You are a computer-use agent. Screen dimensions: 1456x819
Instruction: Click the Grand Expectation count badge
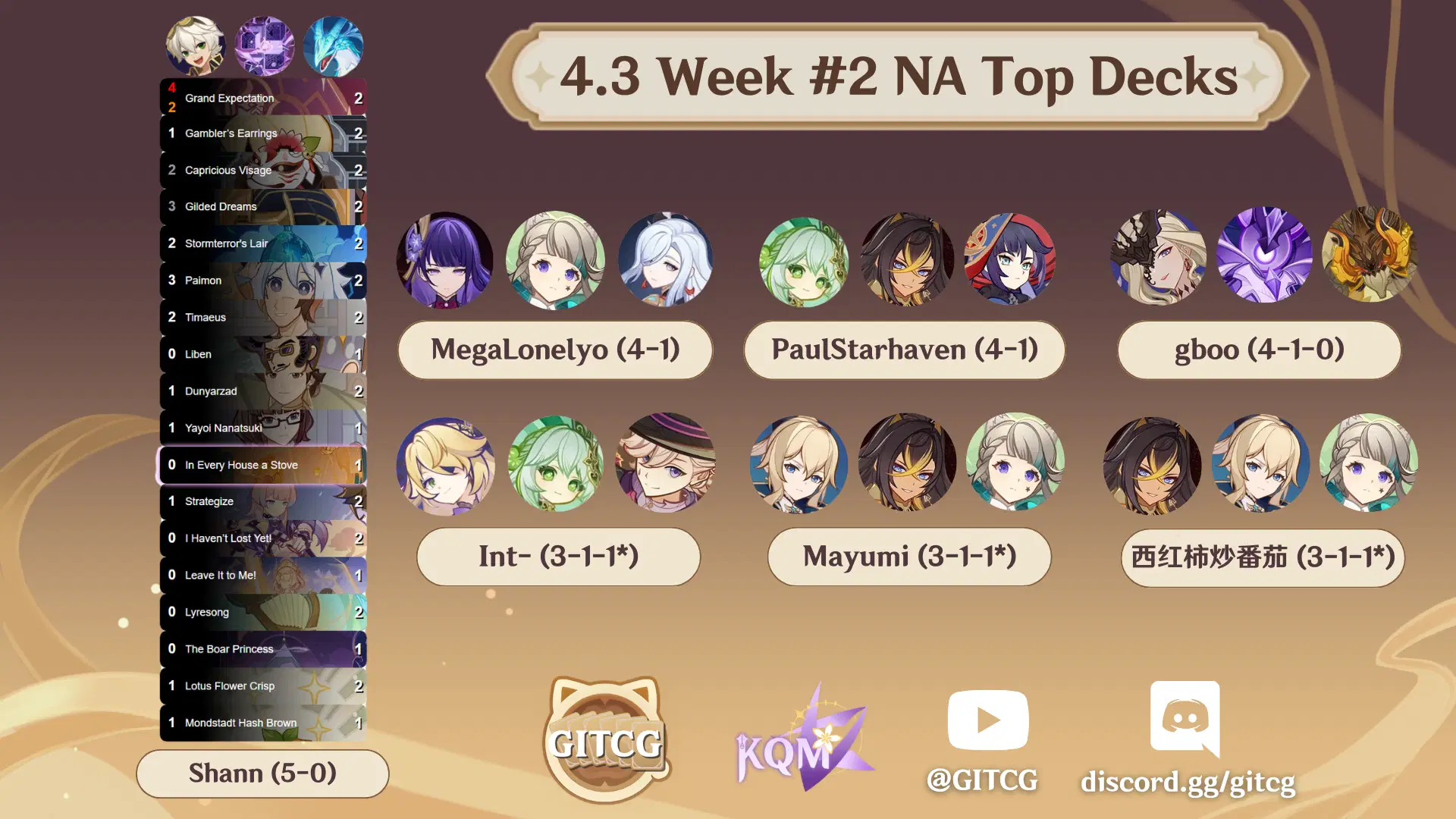(359, 98)
